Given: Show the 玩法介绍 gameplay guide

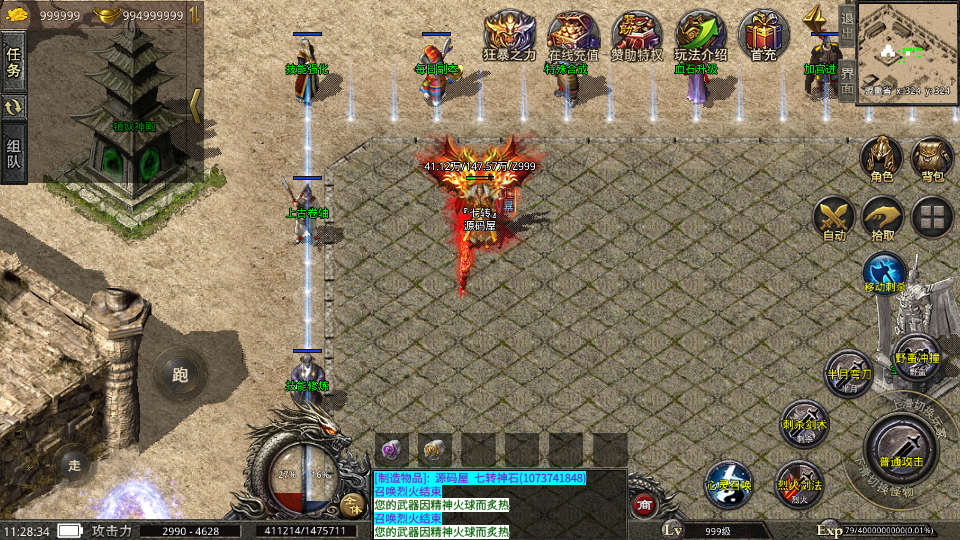Looking at the screenshot, I should point(700,36).
